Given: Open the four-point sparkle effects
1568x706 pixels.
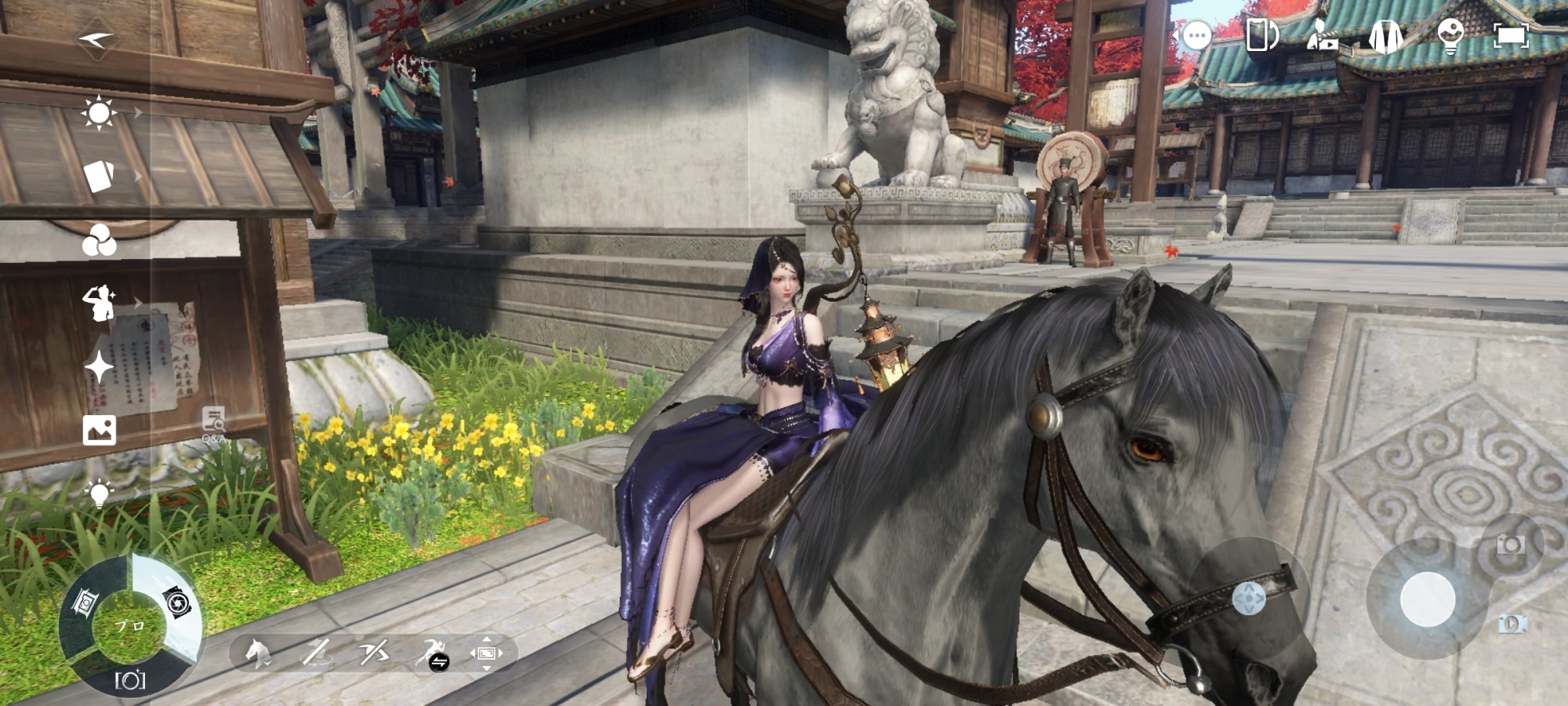Looking at the screenshot, I should pos(99,366).
